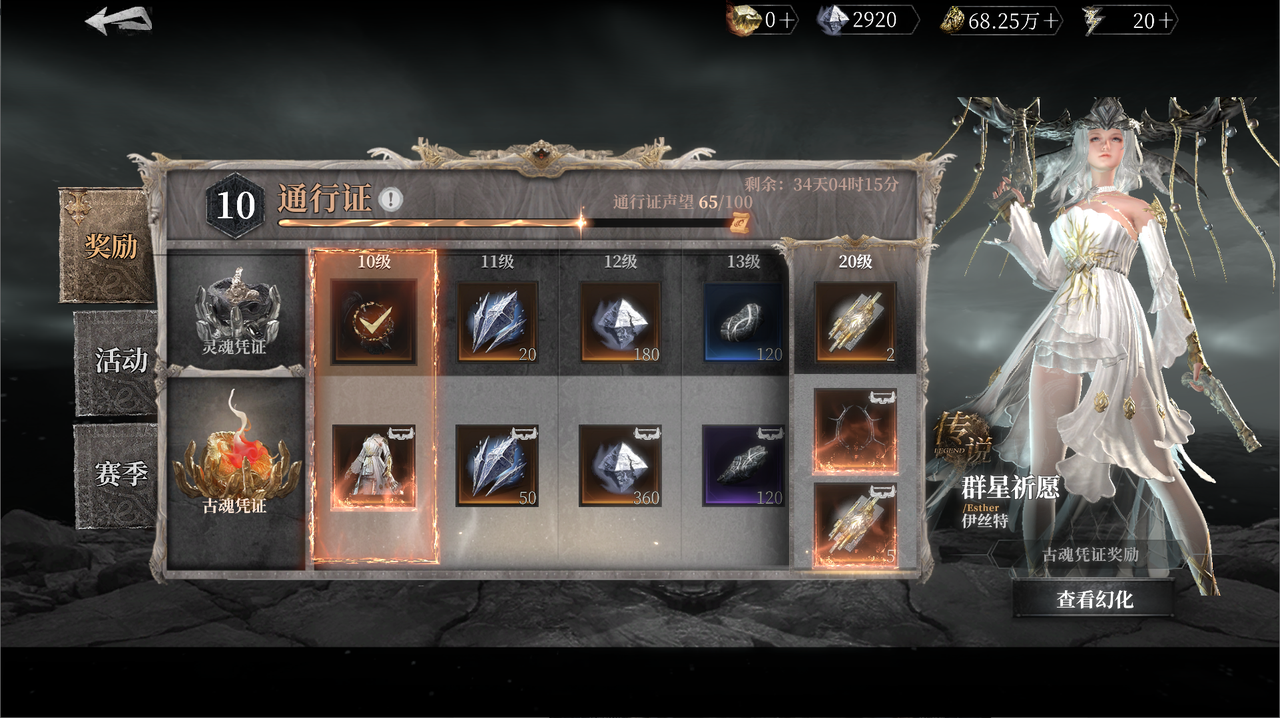Select level 11 crystal shard reward of 20
Image resolution: width=1280 pixels, height=718 pixels.
tap(498, 321)
